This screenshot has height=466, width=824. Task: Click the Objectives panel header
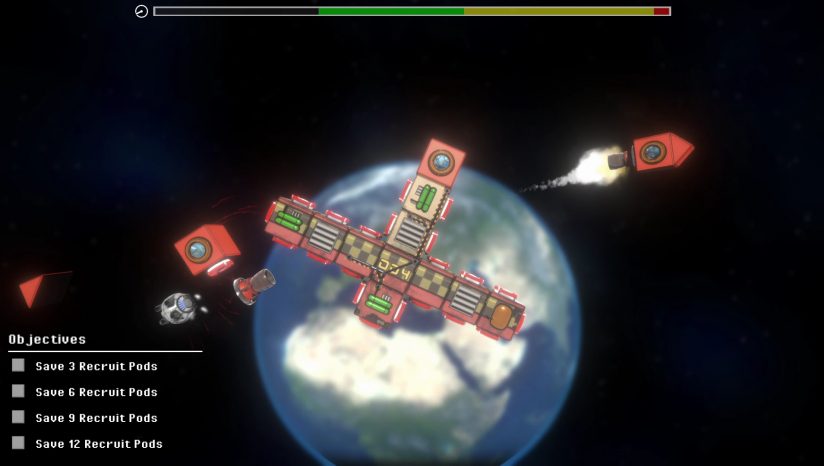(47, 340)
